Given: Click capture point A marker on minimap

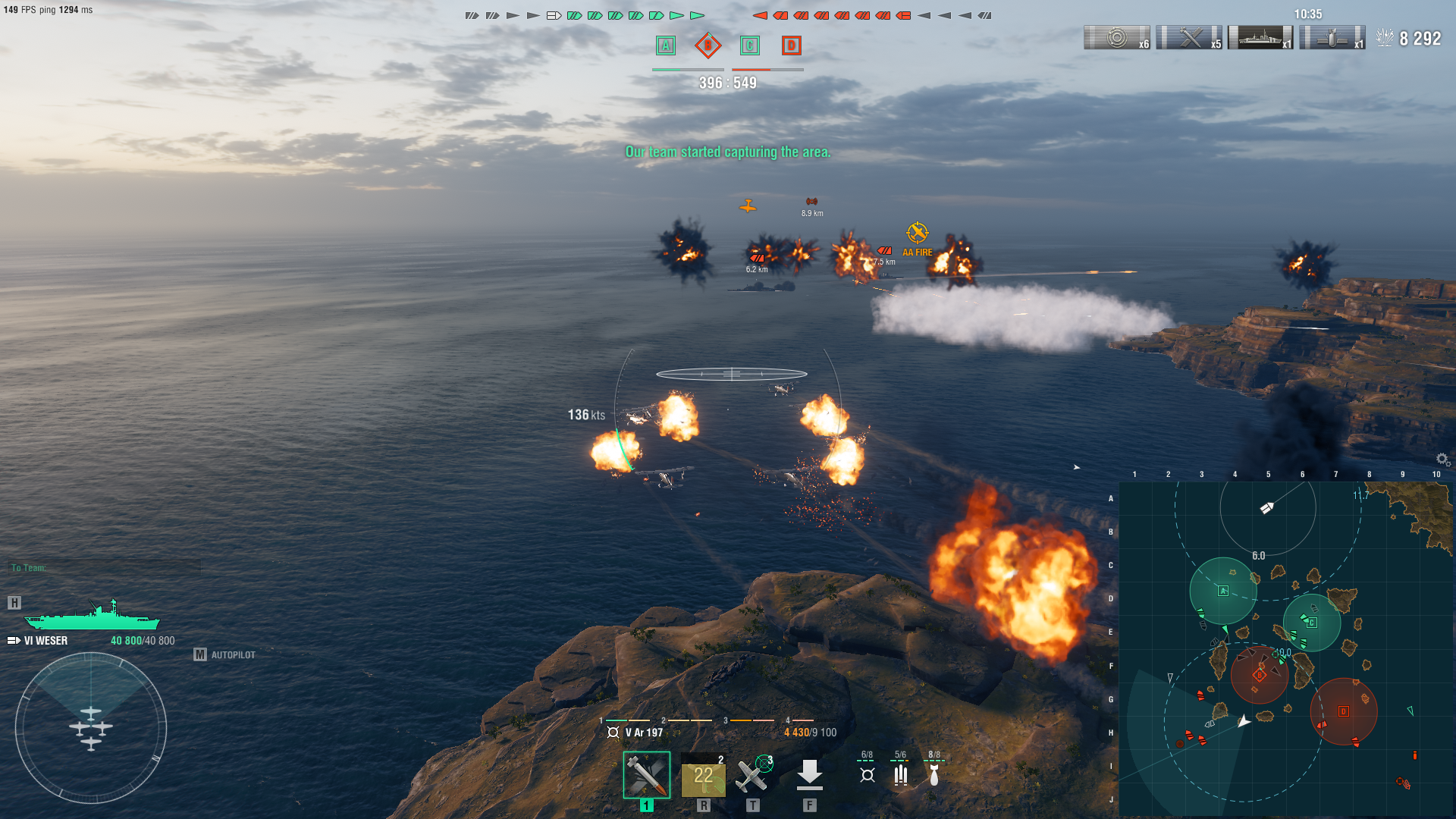Looking at the screenshot, I should point(1222,591).
